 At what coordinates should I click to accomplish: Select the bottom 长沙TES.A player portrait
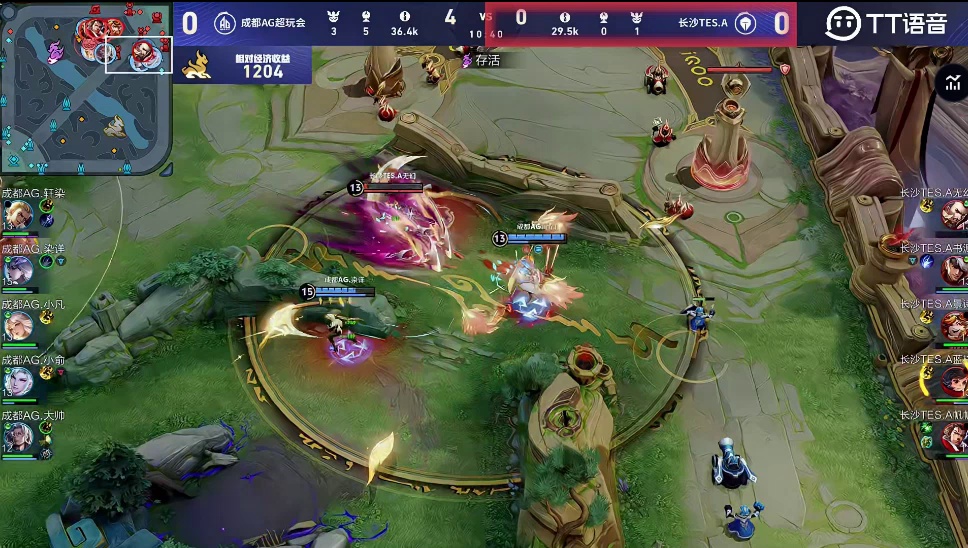pyautogui.click(x=953, y=435)
